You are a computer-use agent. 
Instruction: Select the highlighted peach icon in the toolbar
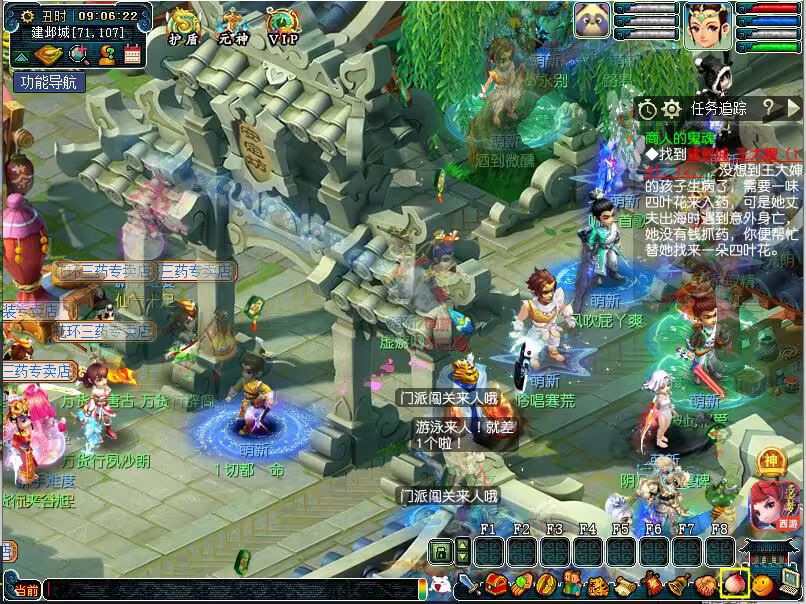point(735,583)
